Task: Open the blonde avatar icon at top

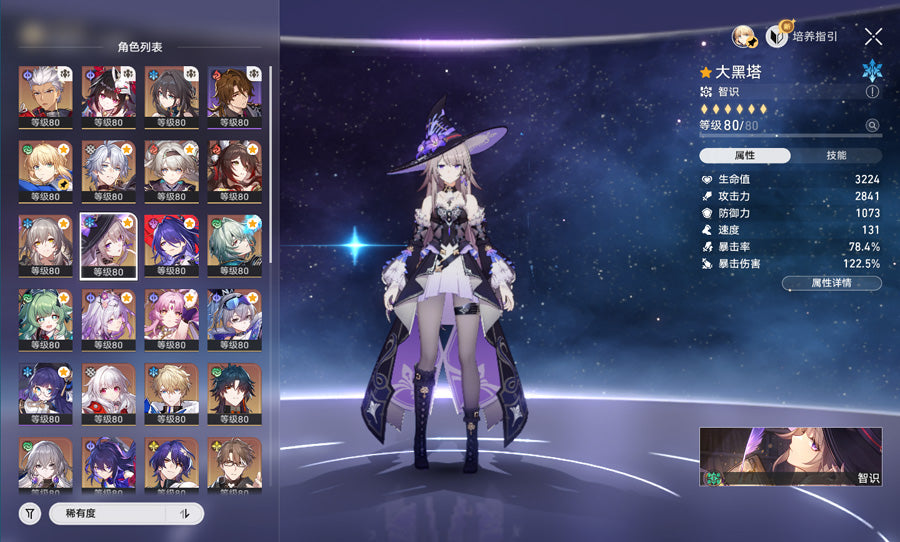Action: click(x=743, y=36)
